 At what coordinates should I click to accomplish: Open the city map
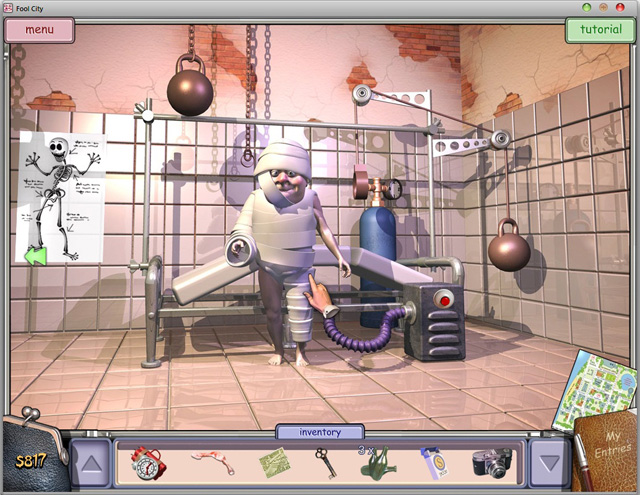pos(602,385)
